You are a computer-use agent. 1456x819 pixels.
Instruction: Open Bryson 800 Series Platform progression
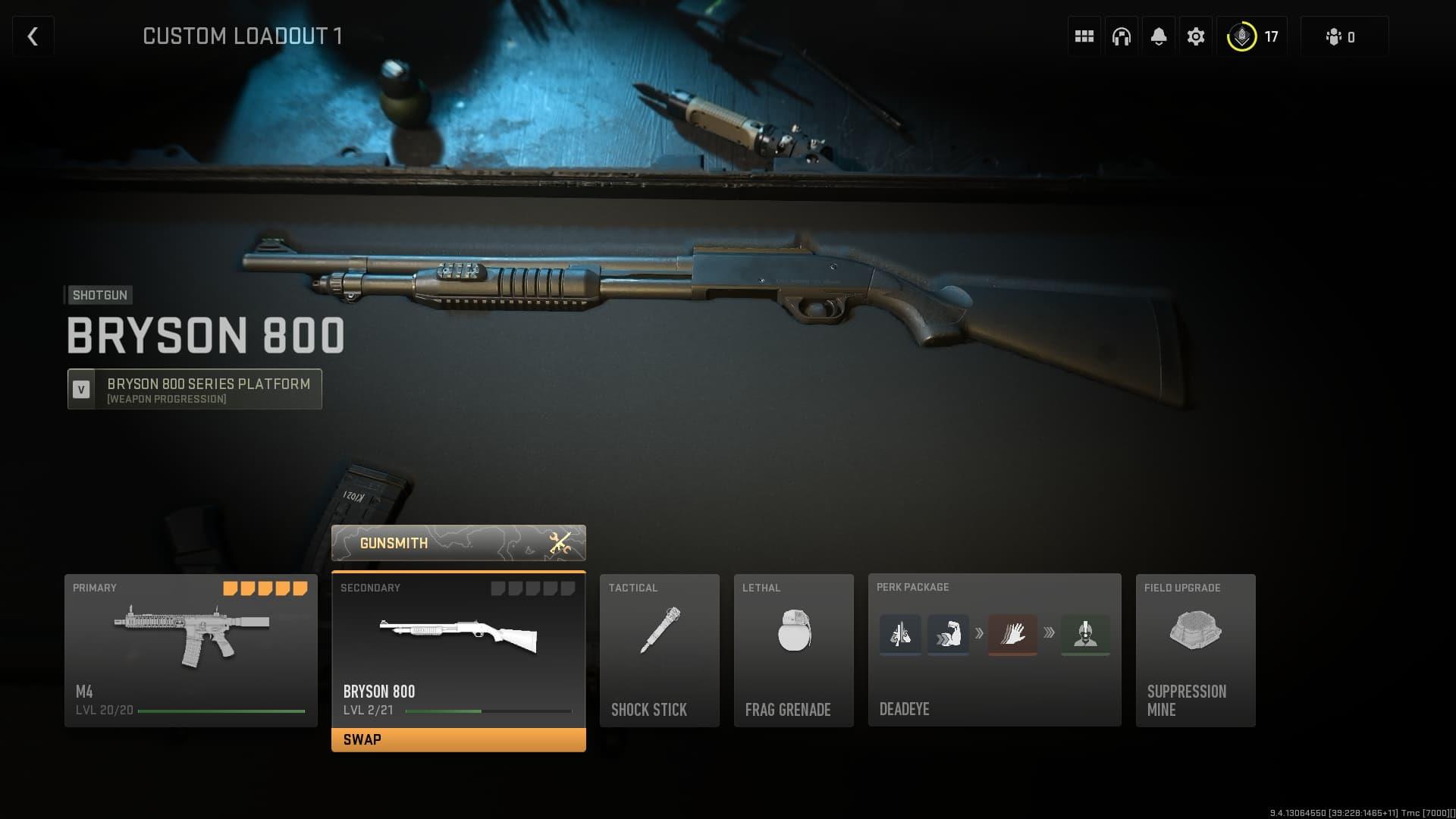(195, 389)
